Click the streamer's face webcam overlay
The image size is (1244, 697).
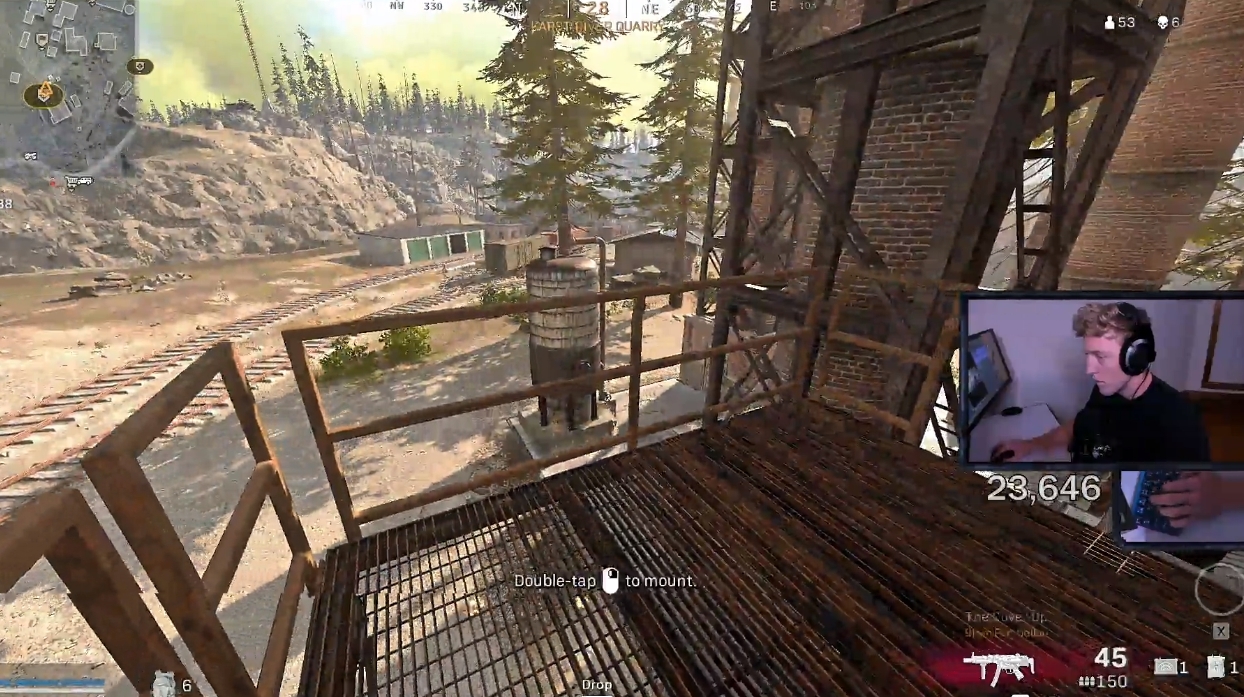point(1100,380)
